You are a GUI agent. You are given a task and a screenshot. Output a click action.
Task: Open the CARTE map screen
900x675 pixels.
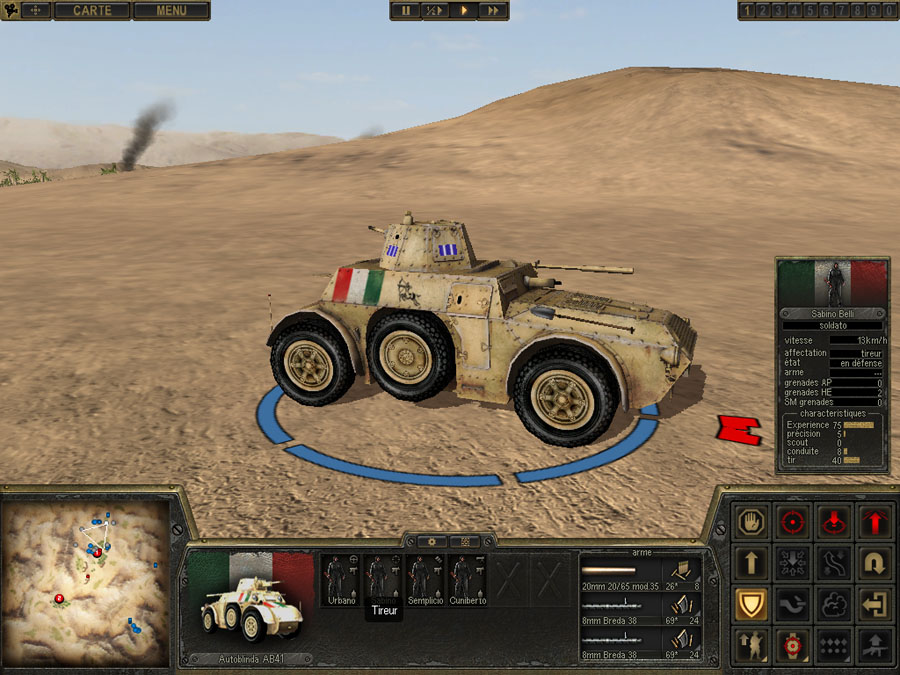click(92, 11)
